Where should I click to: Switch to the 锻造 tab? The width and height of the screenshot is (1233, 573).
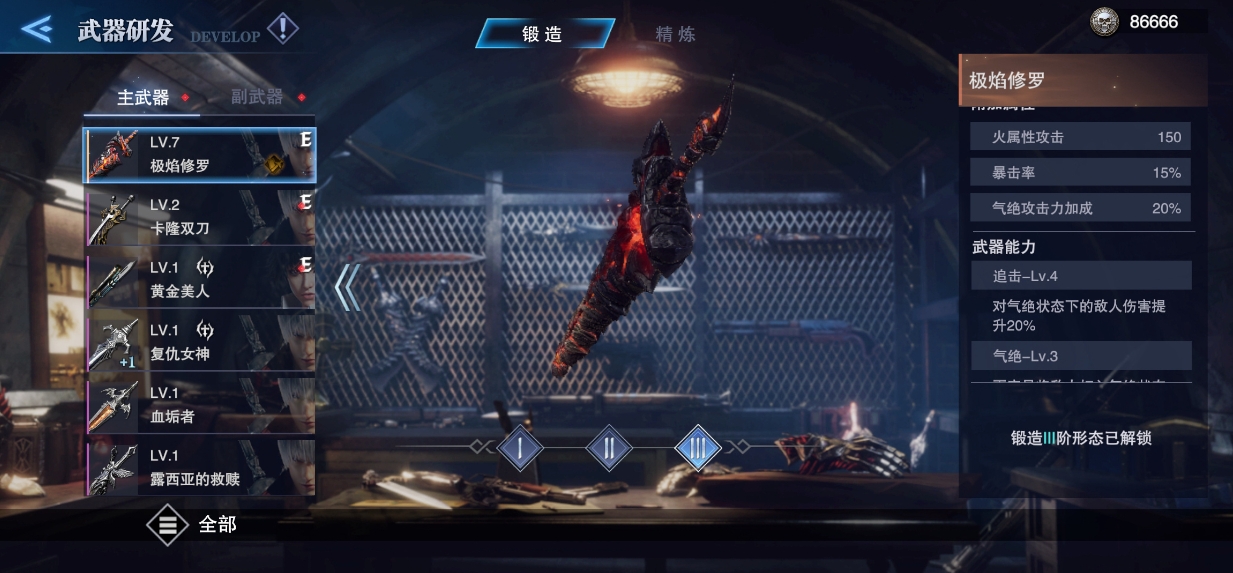pyautogui.click(x=542, y=34)
